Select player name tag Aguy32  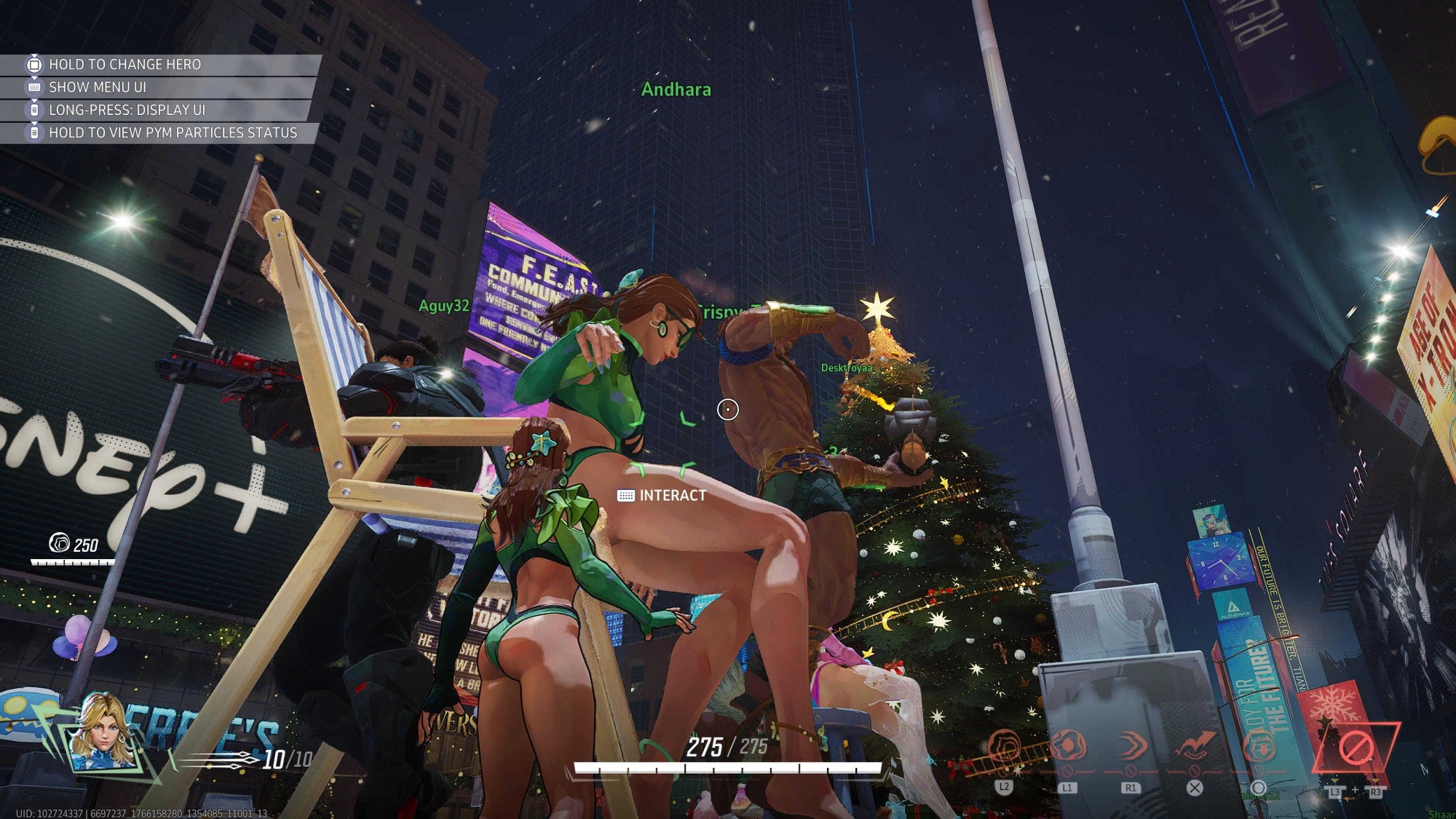coord(444,306)
